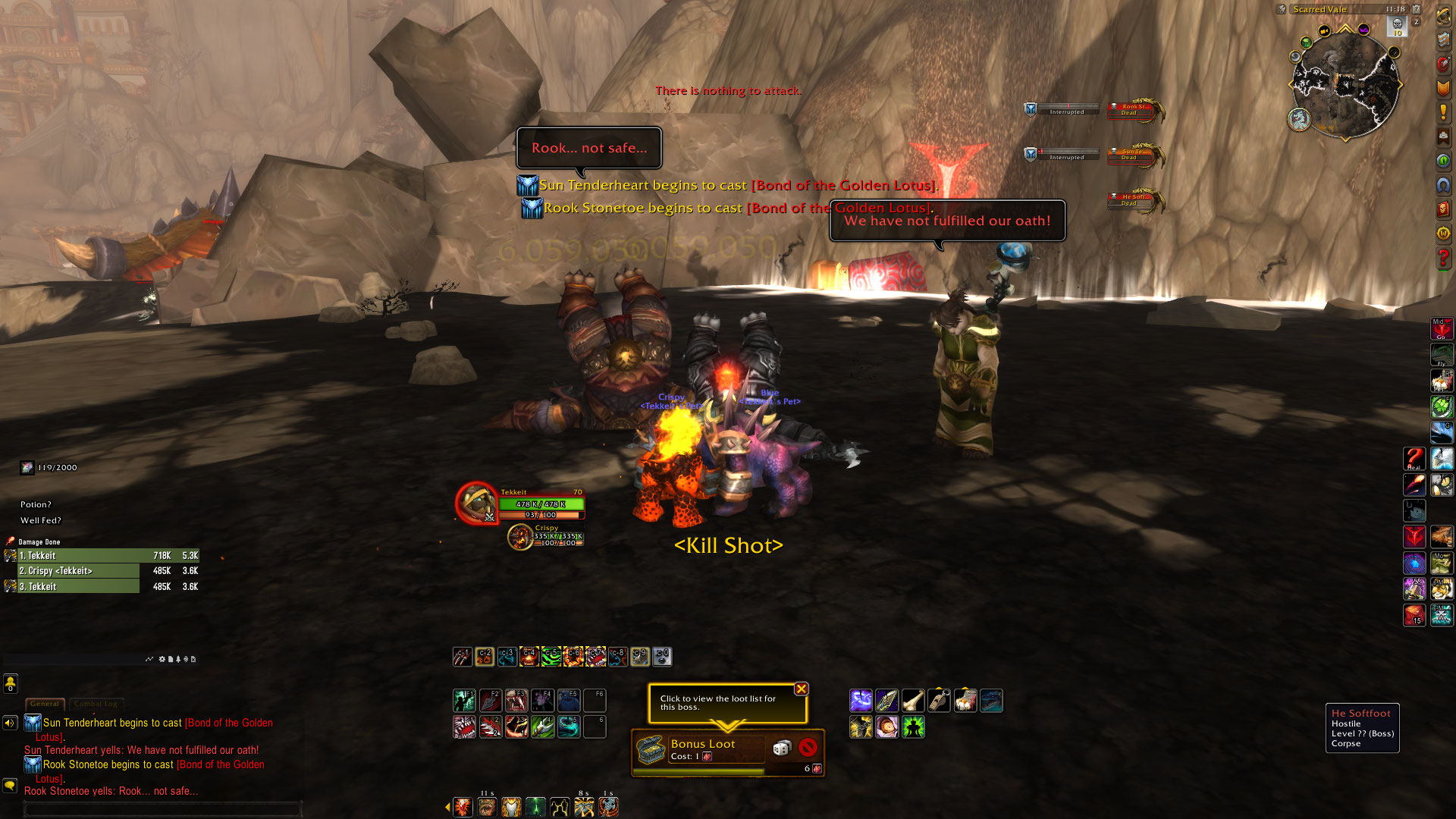Viewport: 1456px width, 819px height.
Task: Activate the bone item in the action bar
Action: point(912,701)
